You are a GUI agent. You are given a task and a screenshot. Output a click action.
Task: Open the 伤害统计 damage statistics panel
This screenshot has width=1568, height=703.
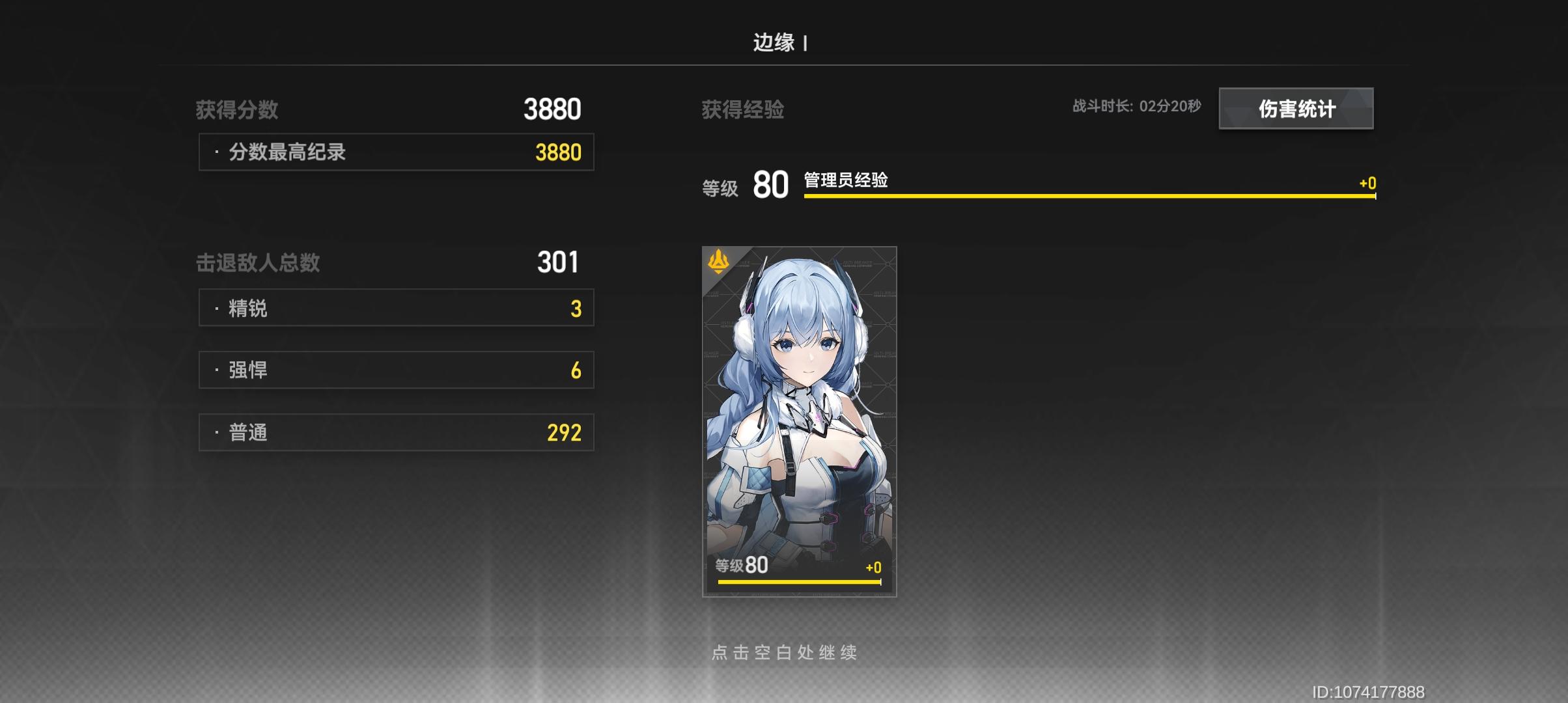coord(1296,109)
